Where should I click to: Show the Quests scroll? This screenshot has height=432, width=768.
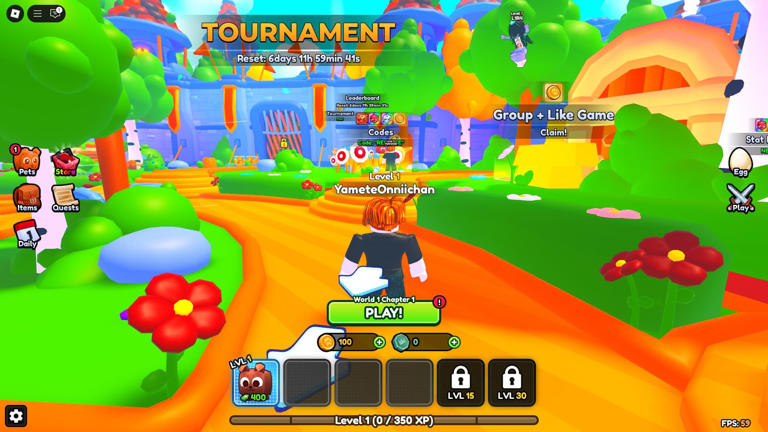point(65,196)
